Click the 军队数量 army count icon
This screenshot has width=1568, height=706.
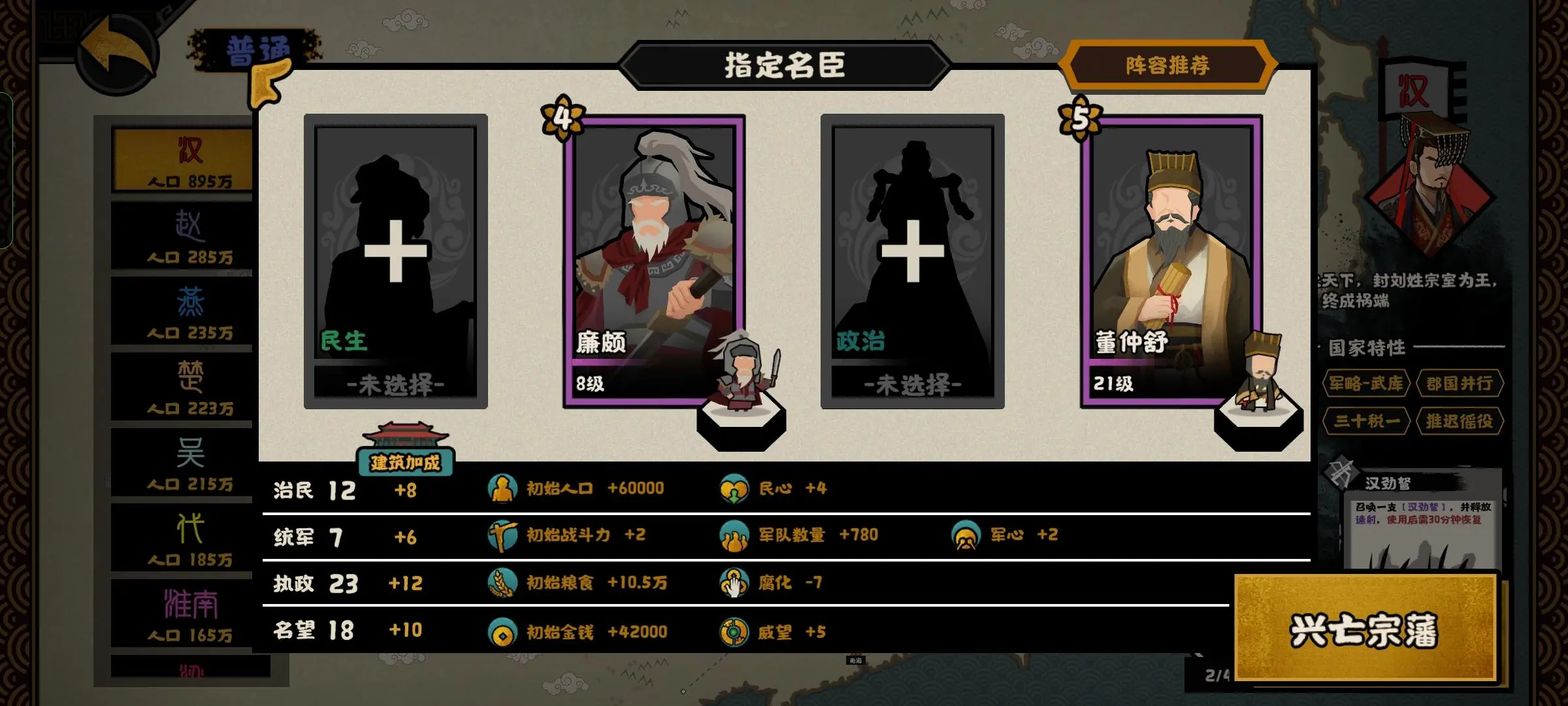pos(736,535)
